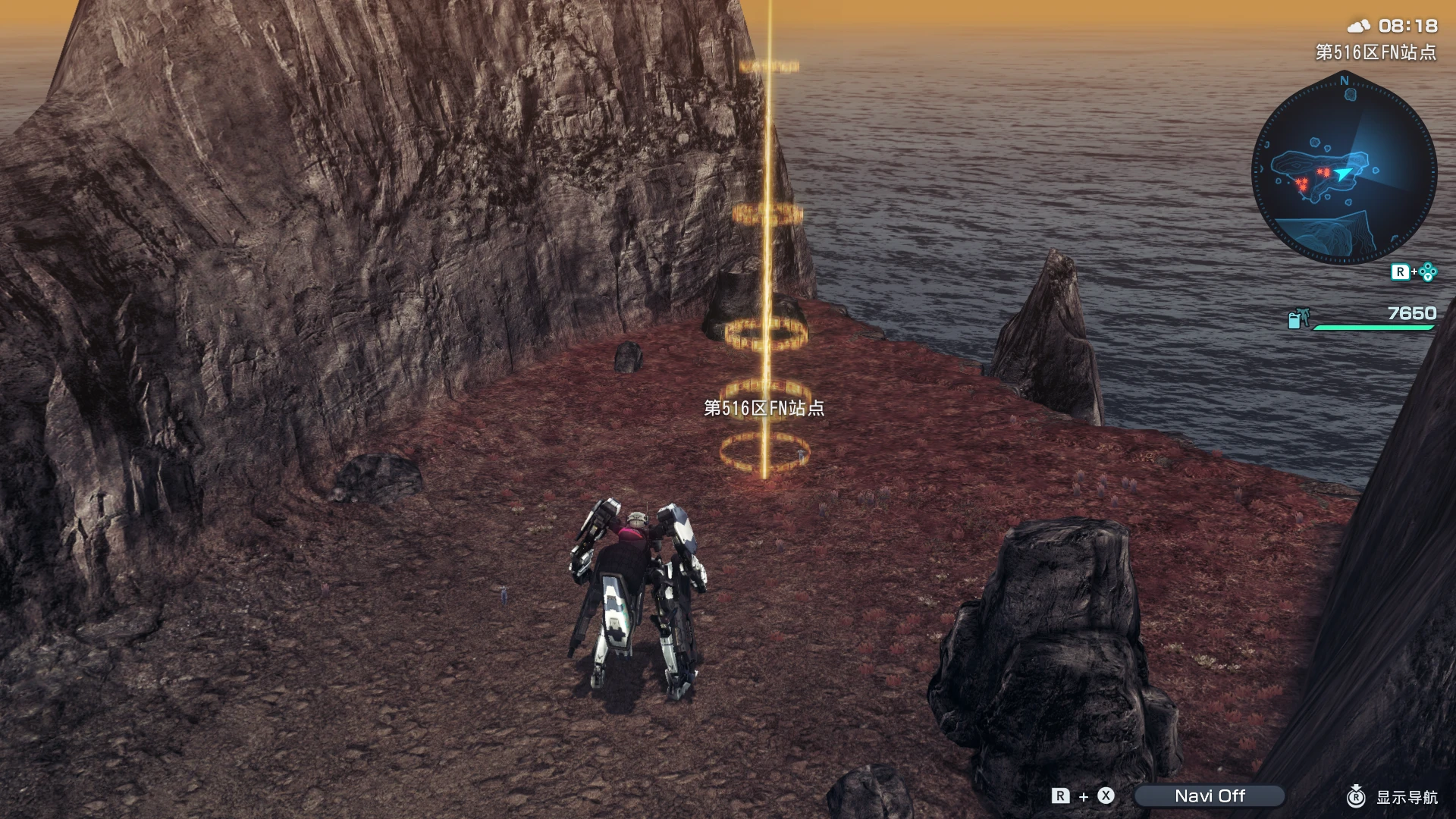The width and height of the screenshot is (1456, 819).
Task: Select the X button icon before Navi Off
Action: [1105, 795]
